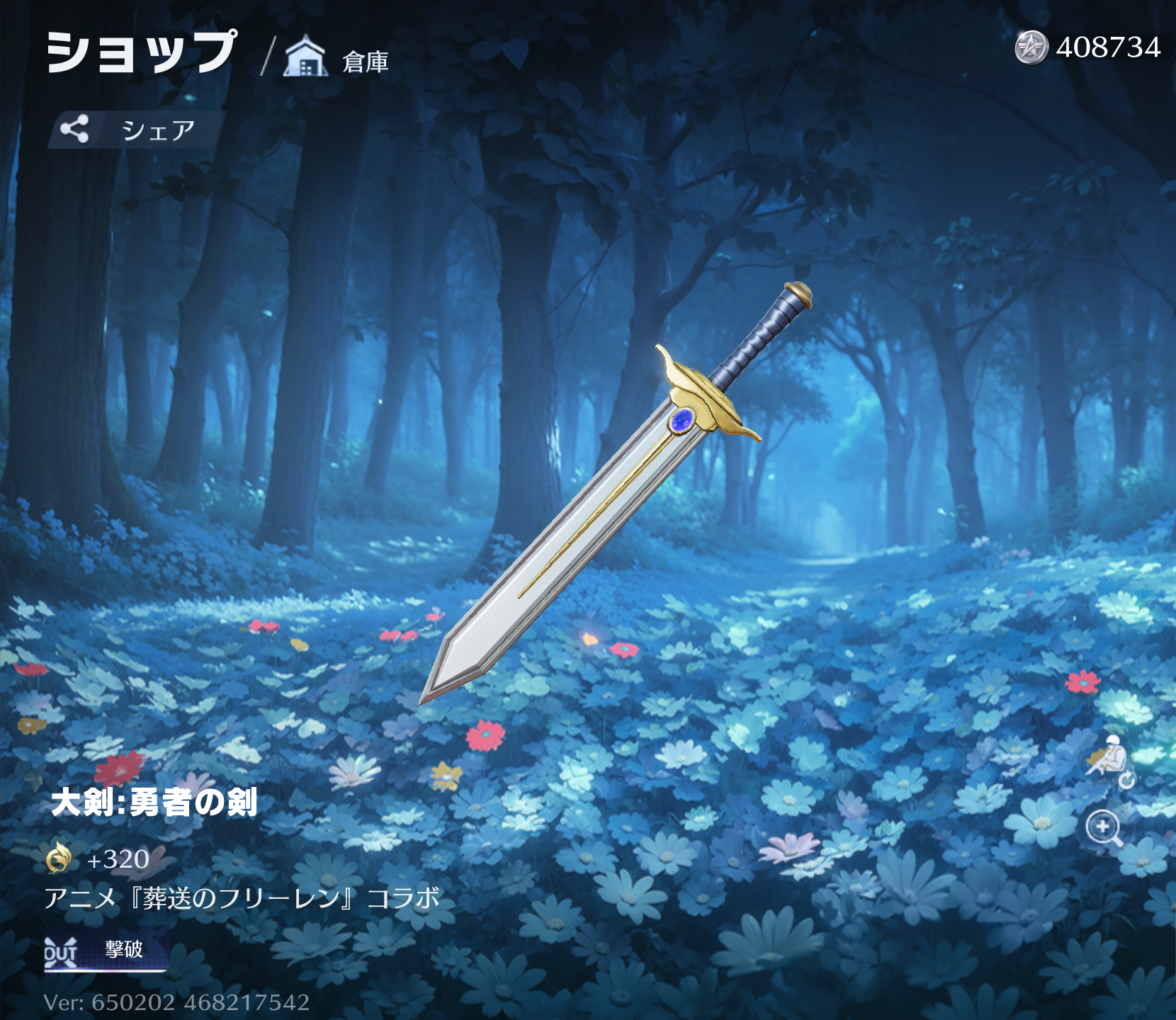1176x1020 pixels.
Task: Switch to the ショップ shop tab
Action: (141, 52)
